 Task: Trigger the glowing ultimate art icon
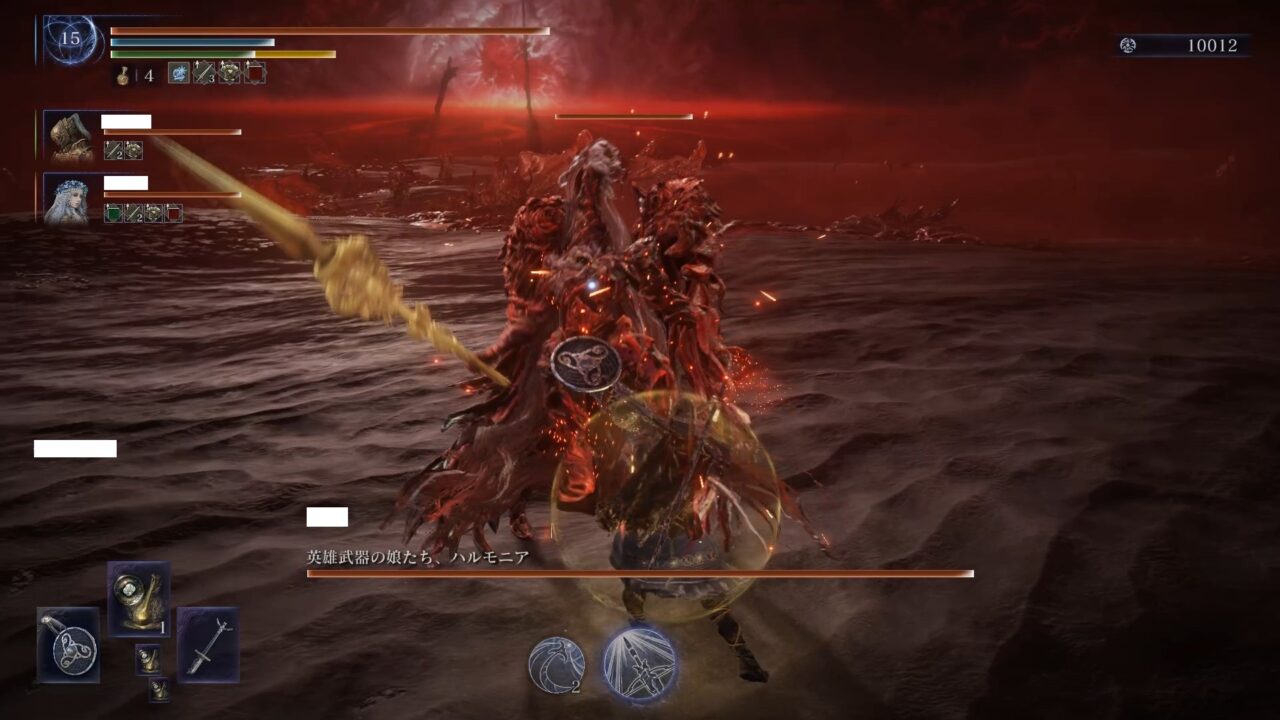coord(640,663)
